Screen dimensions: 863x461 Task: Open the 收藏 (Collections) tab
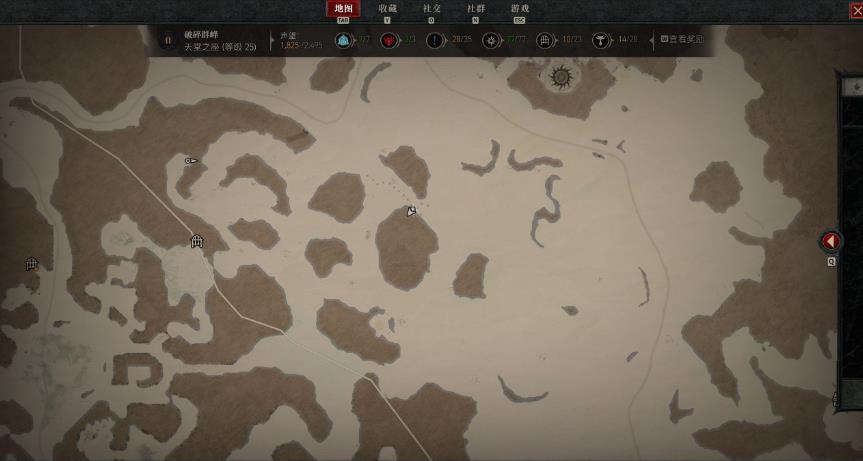[387, 9]
